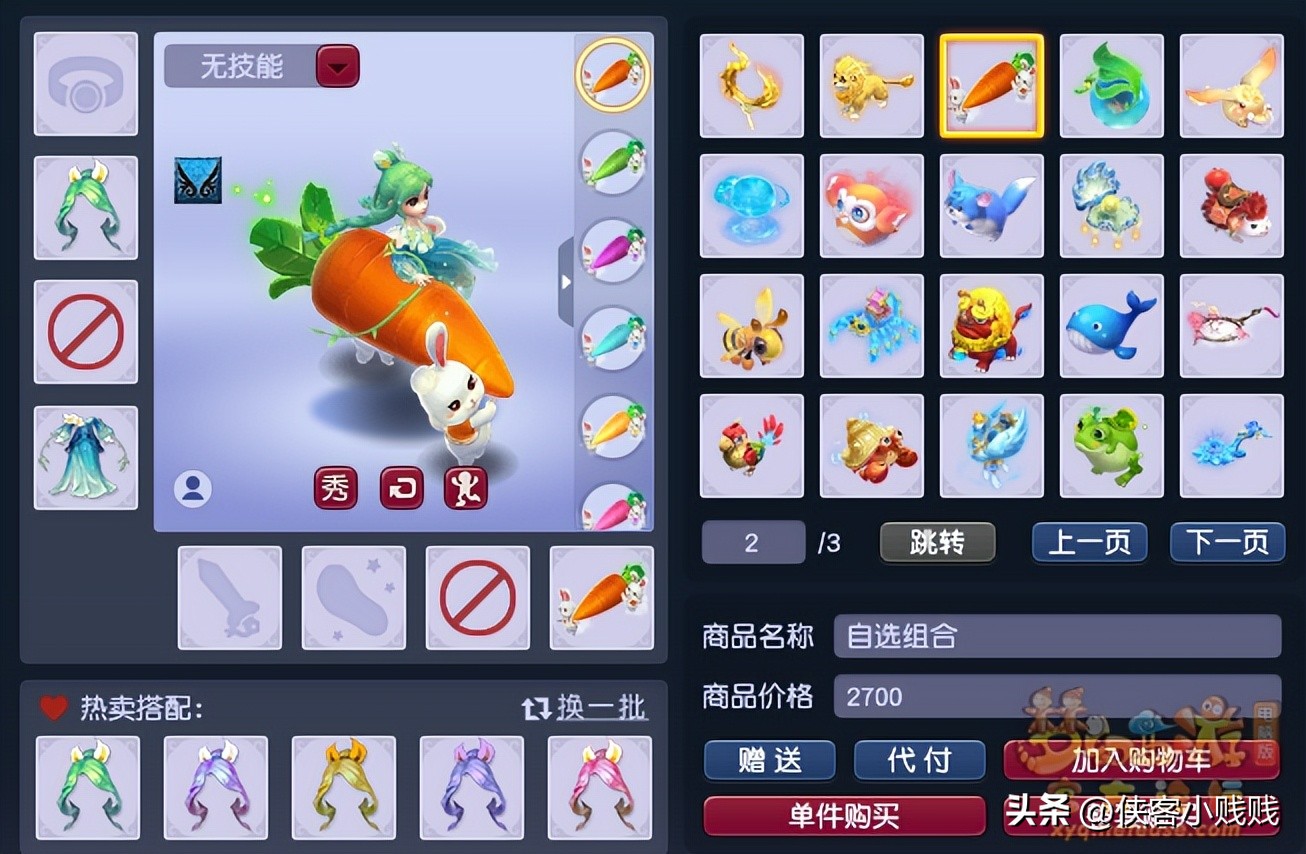Click the rotate reset icon under the pet preview
This screenshot has height=854, width=1306.
point(400,490)
